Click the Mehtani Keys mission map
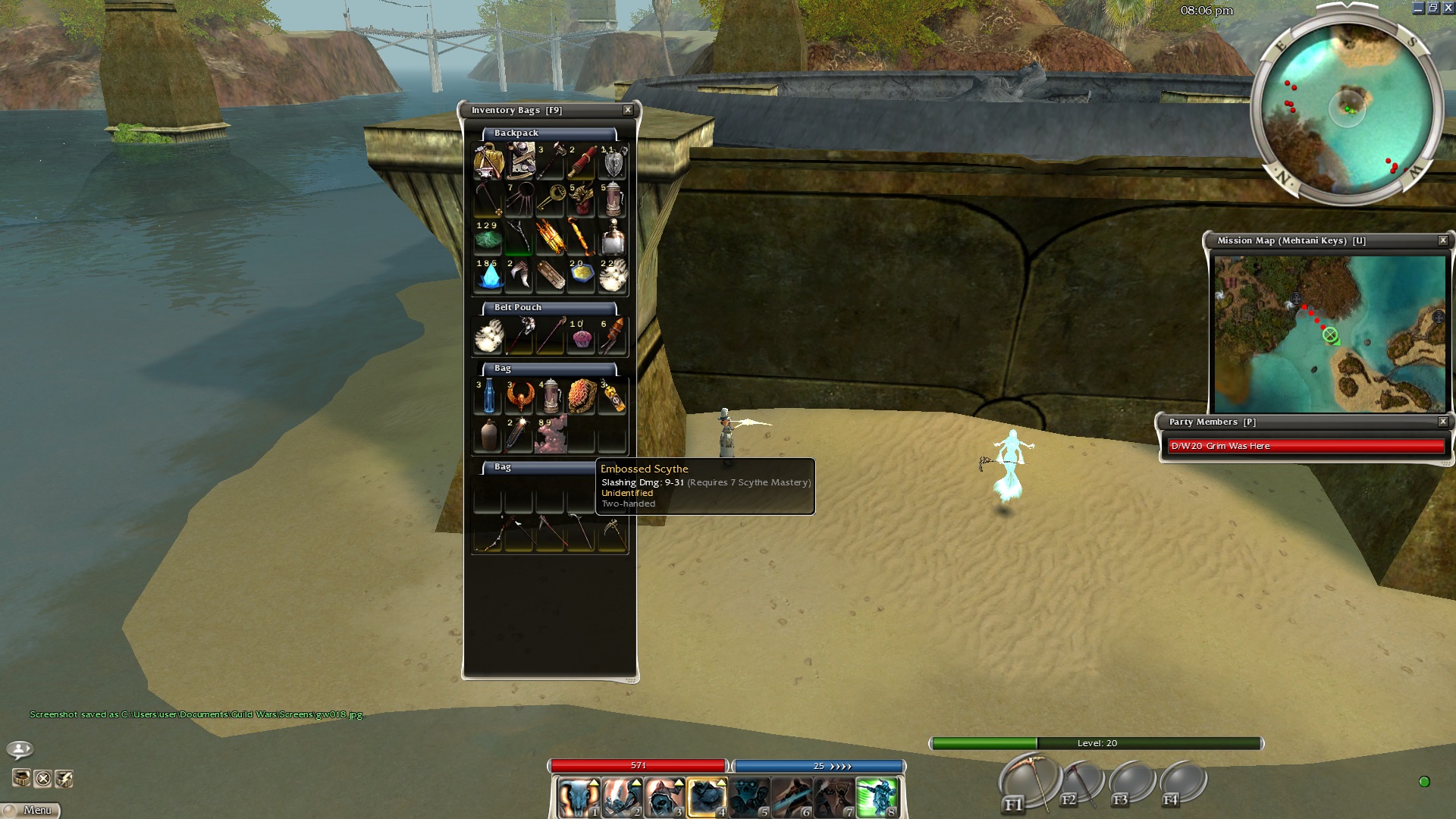This screenshot has height=819, width=1456. pyautogui.click(x=1329, y=334)
